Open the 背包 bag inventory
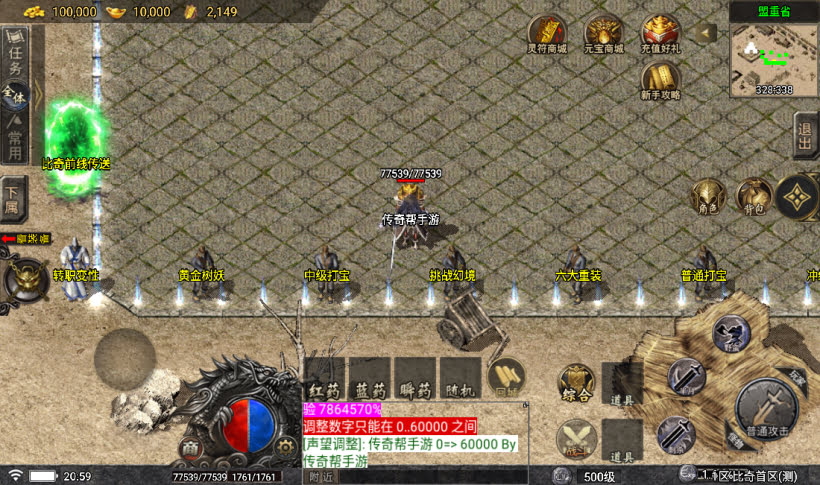The width and height of the screenshot is (820, 485). point(752,197)
